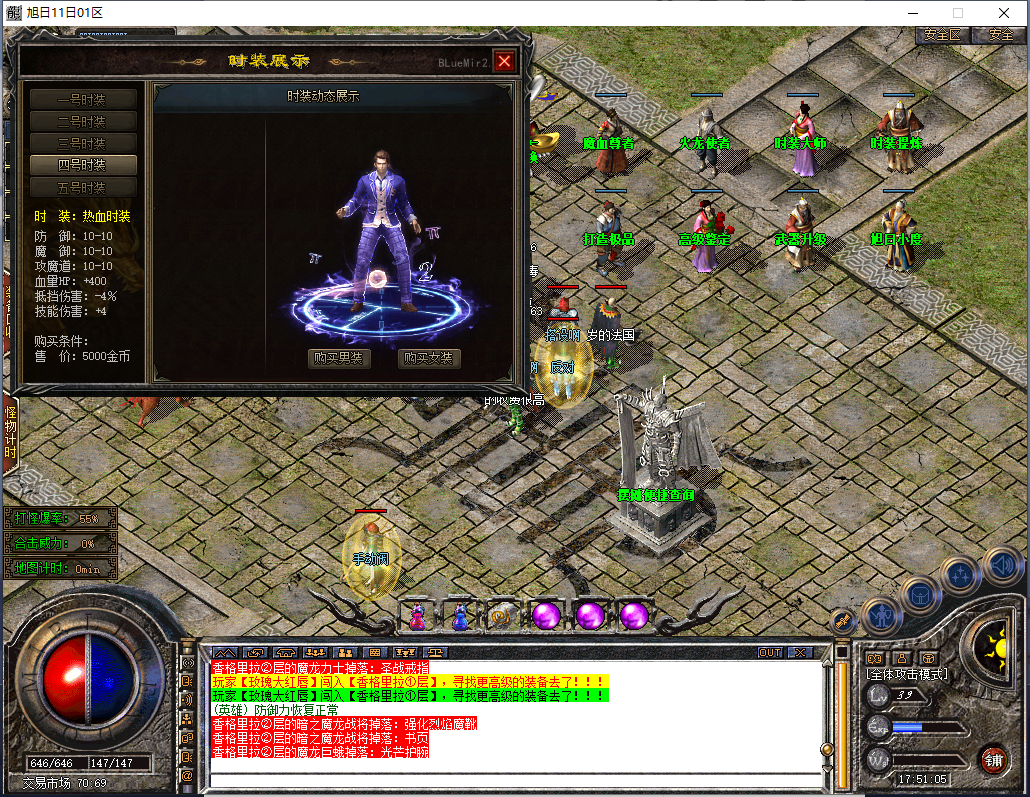Minimize the game window
The height and width of the screenshot is (797, 1030).
coord(911,12)
